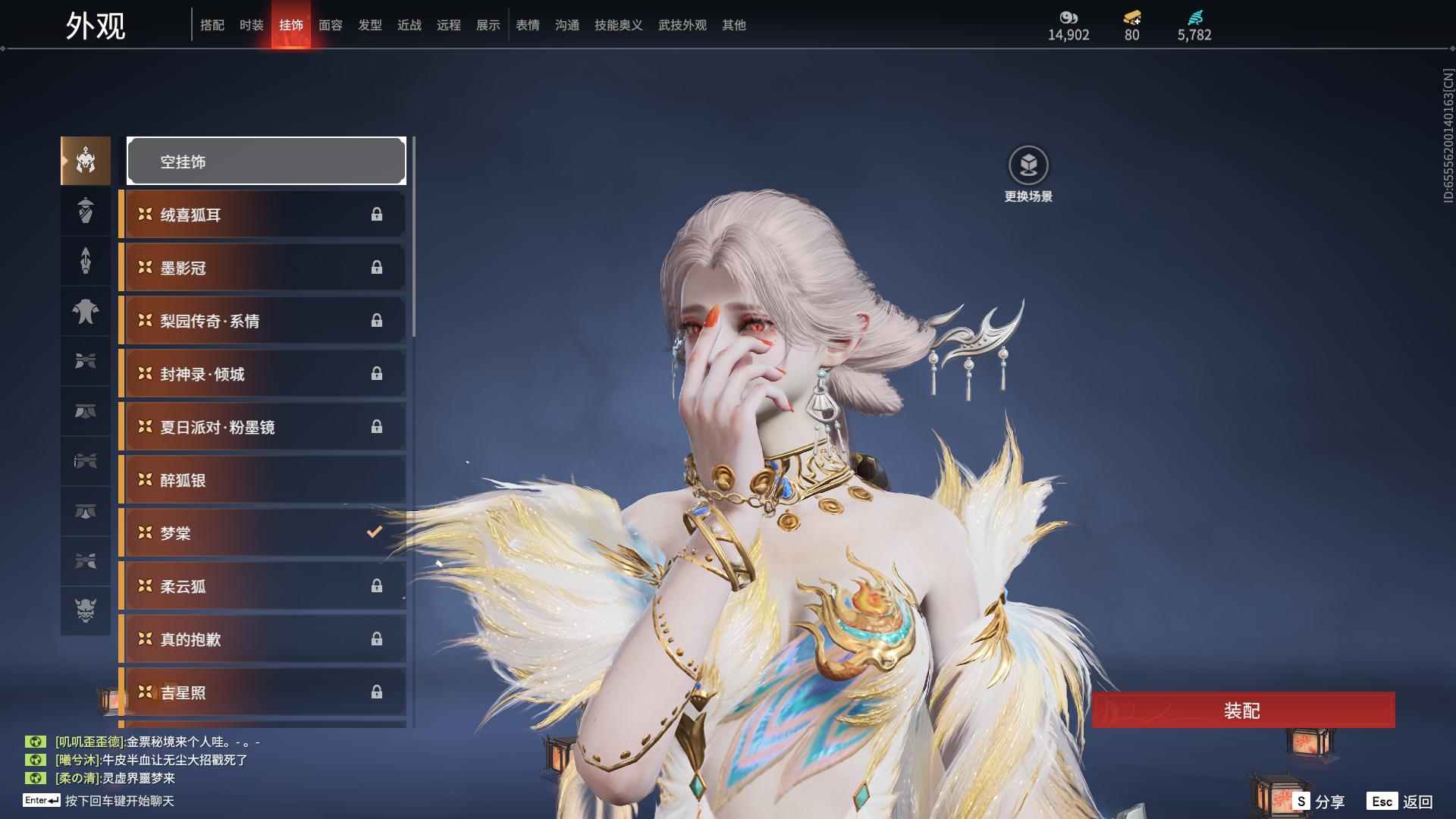This screenshot has height=819, width=1456.
Task: Choose the 梦棠 accessory entry
Action: (x=262, y=533)
